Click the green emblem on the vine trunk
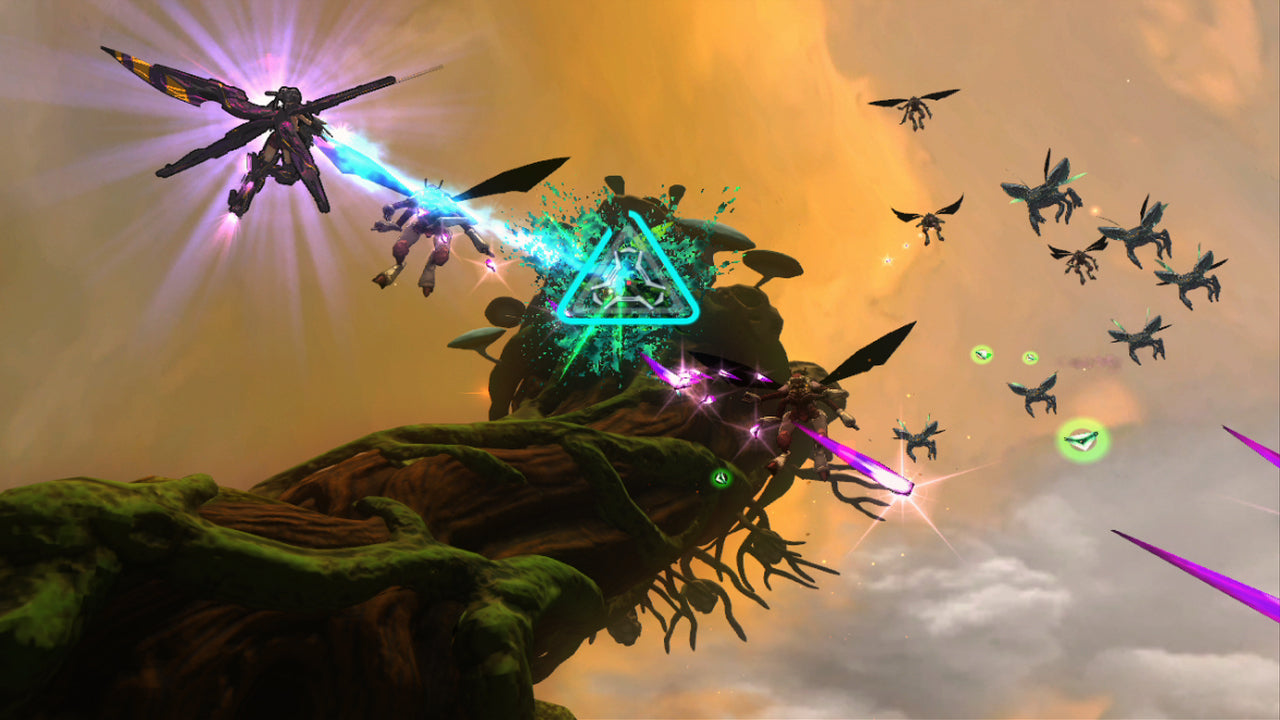1280x720 pixels. pos(722,478)
